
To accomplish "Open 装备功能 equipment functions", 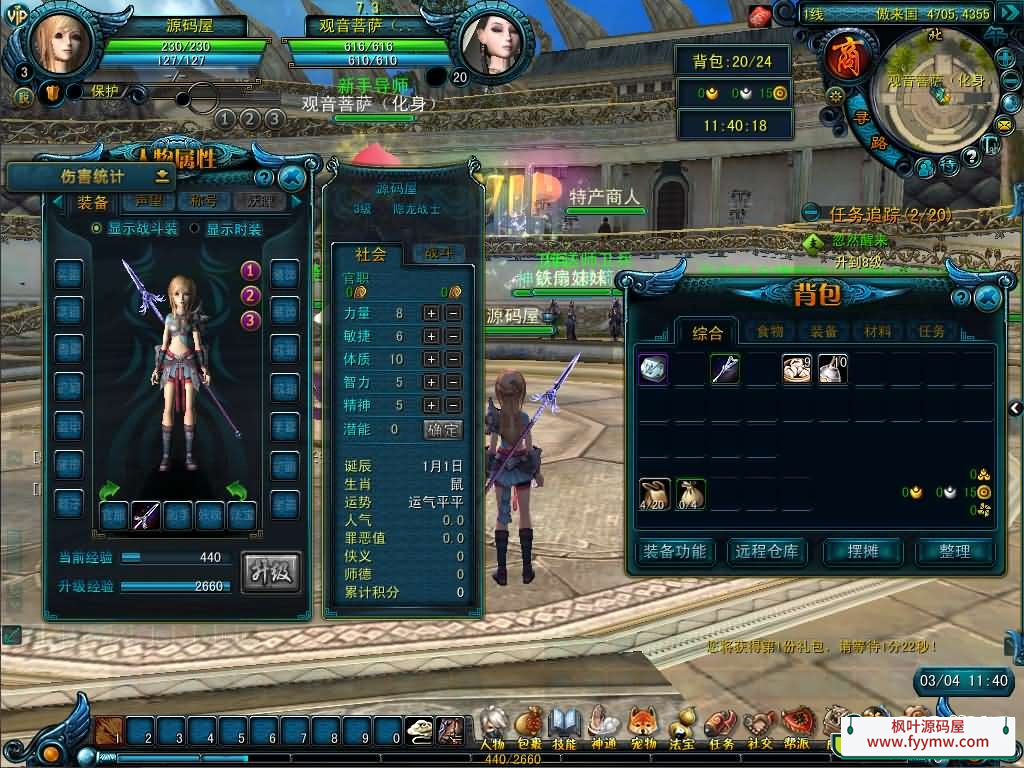I will point(674,551).
